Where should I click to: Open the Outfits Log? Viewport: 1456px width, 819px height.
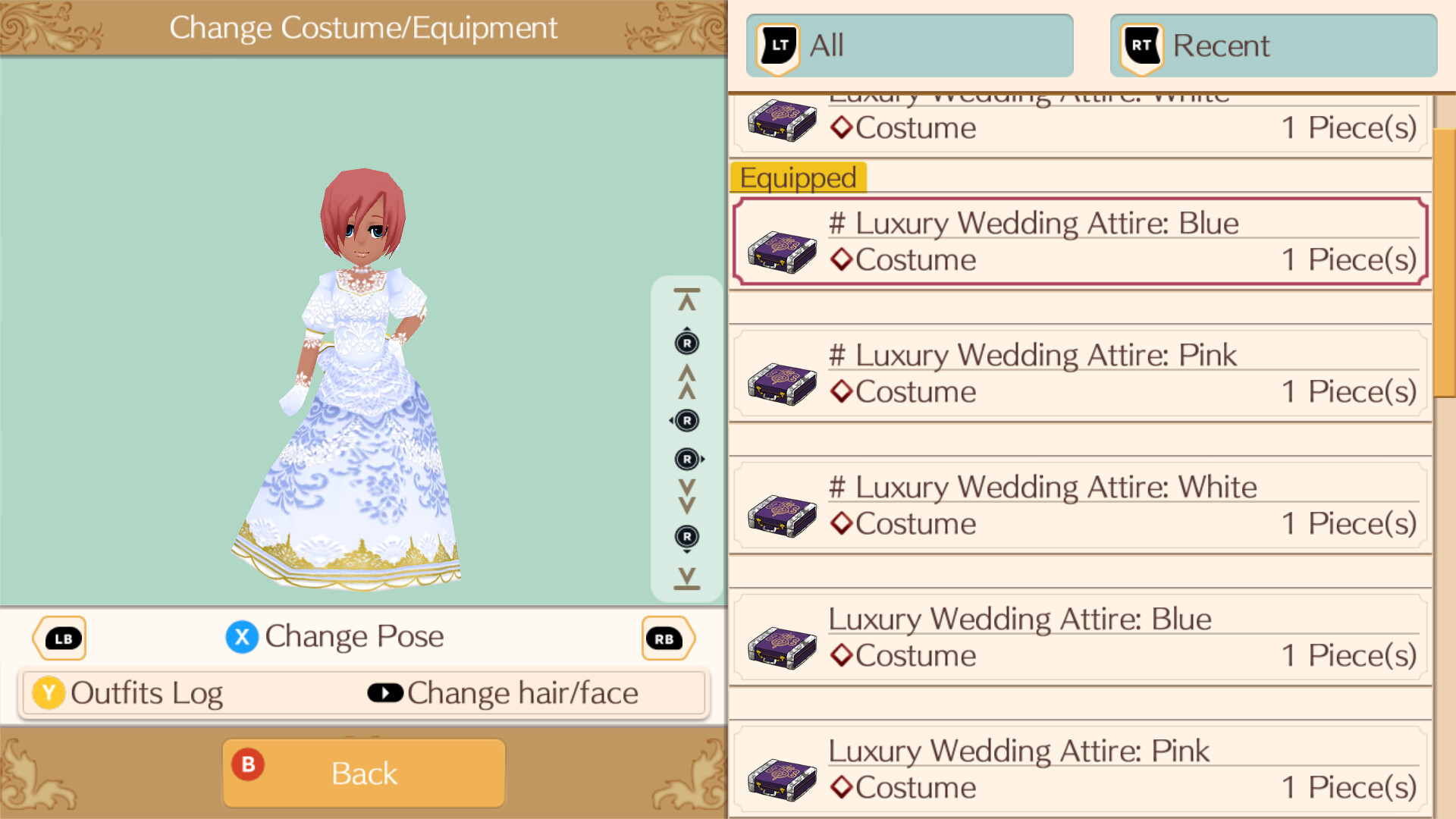click(x=146, y=692)
